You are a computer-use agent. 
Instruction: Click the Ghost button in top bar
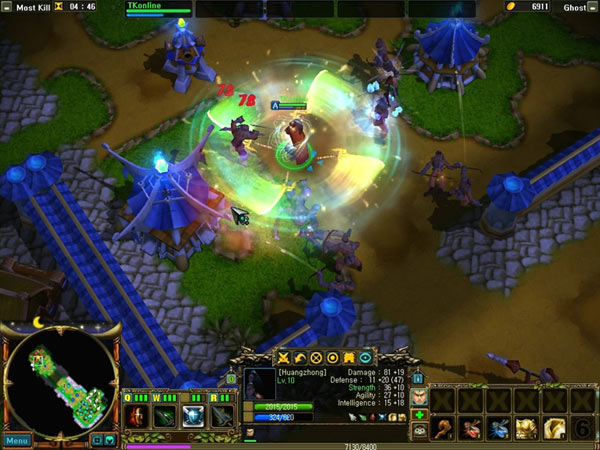pos(574,7)
